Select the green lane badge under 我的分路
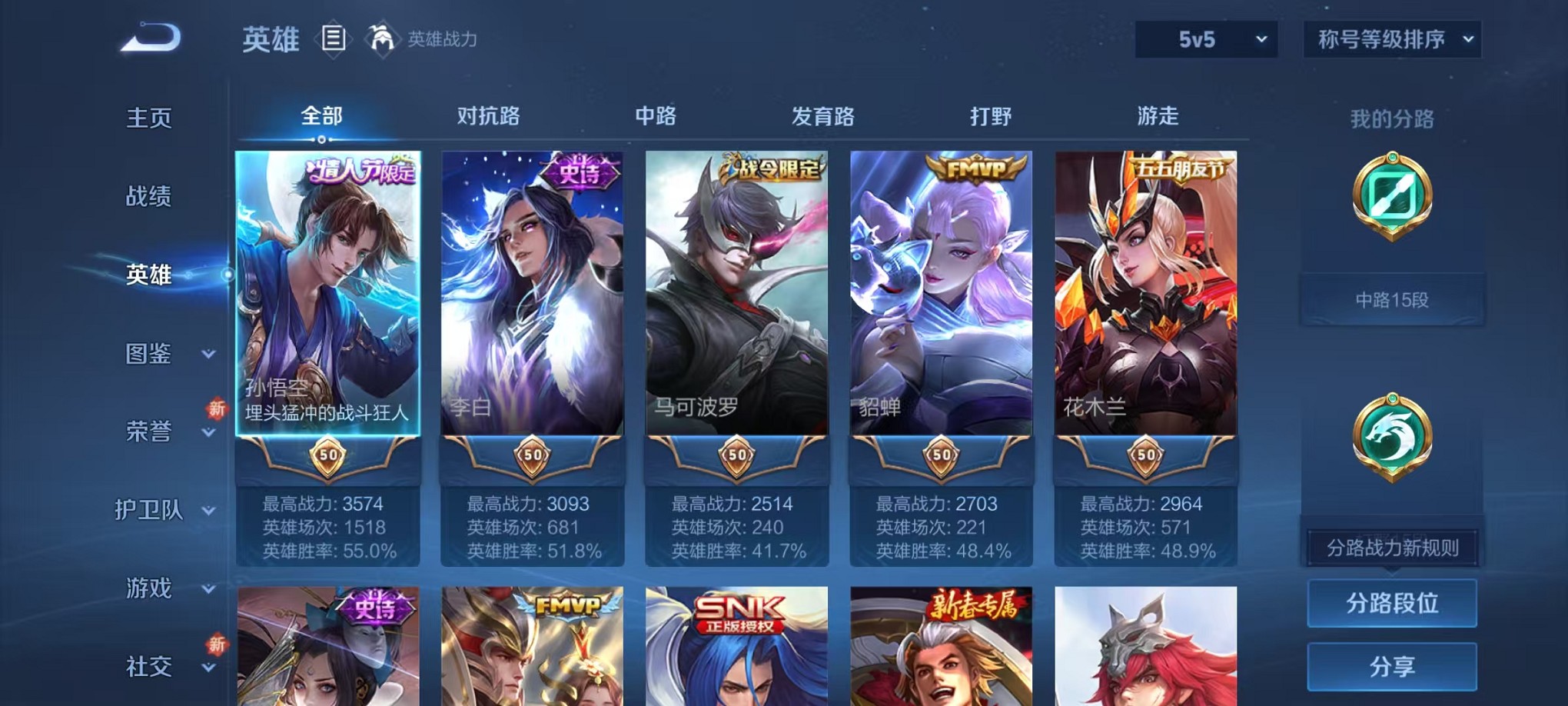 pos(1391,195)
